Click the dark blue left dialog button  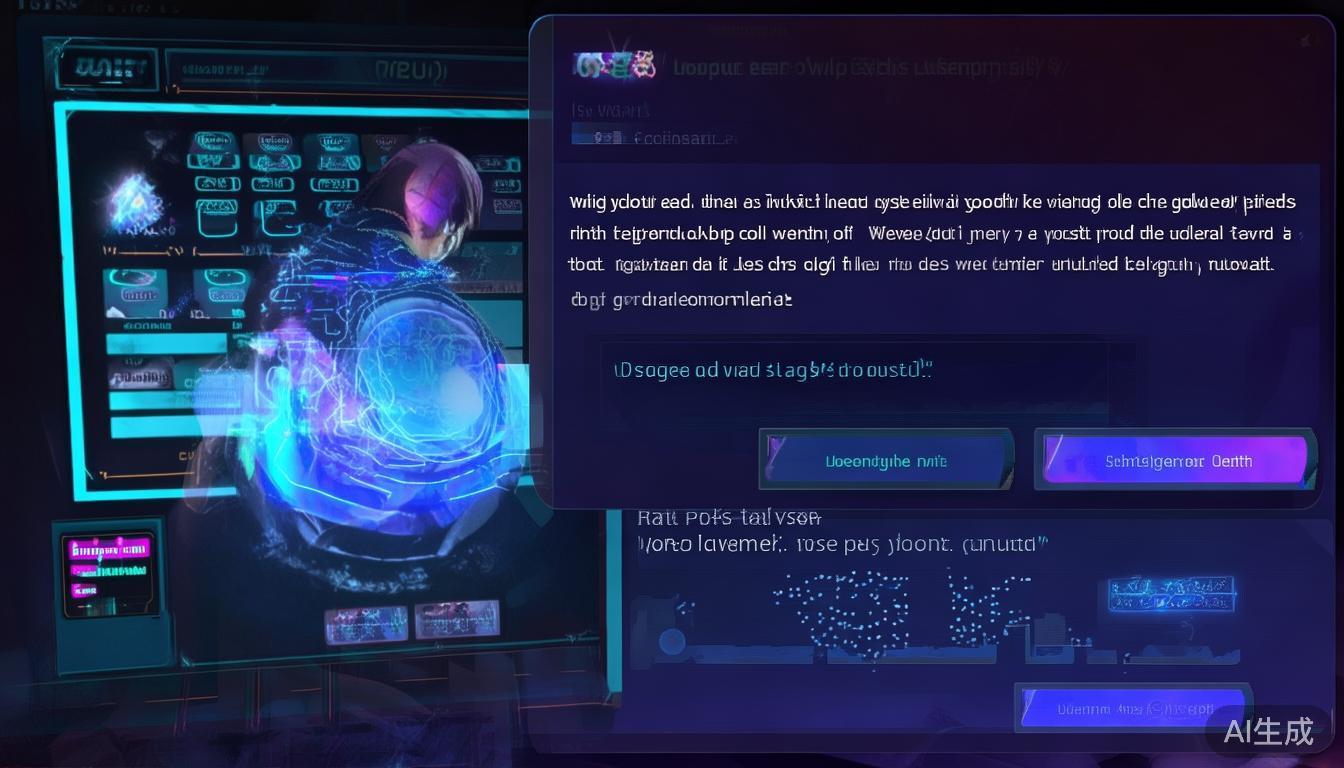click(x=886, y=461)
